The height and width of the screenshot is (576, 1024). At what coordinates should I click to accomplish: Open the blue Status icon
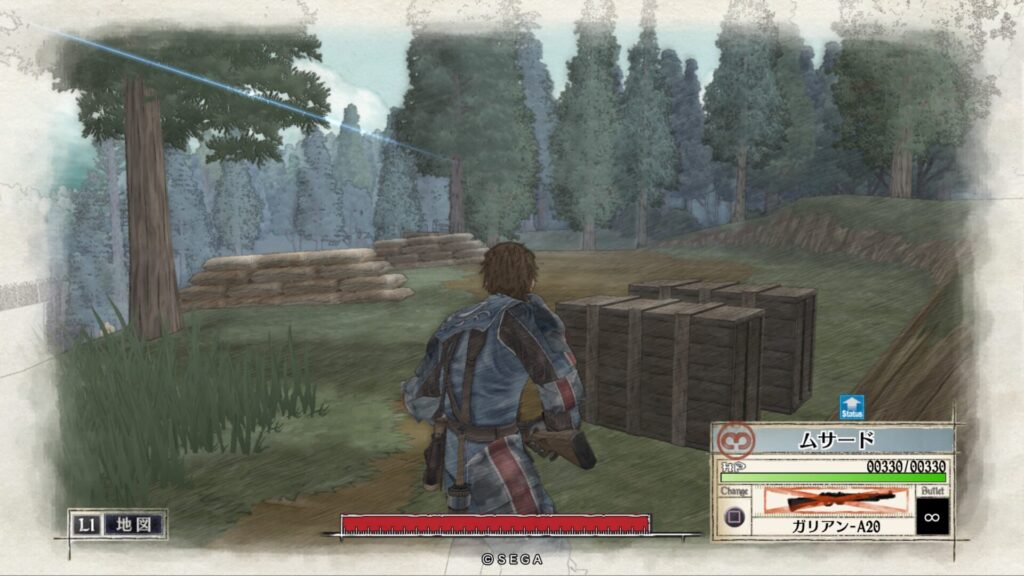pos(852,408)
